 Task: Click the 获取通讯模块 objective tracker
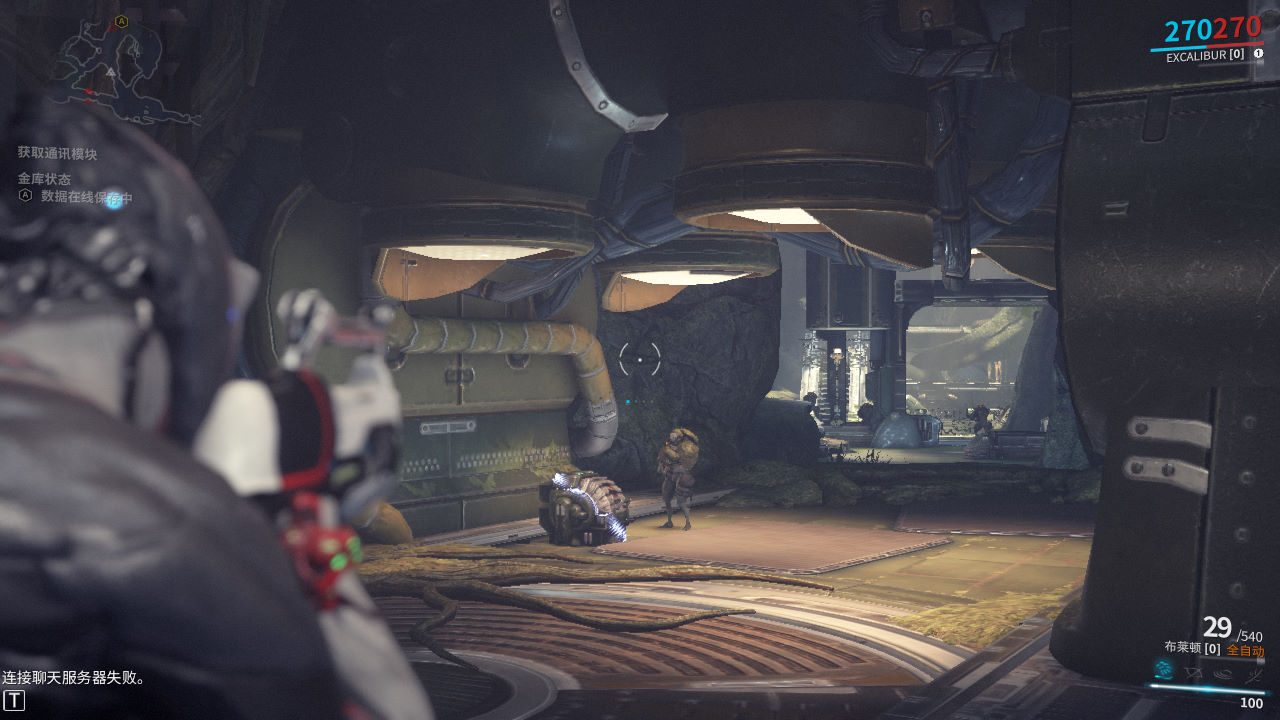[x=57, y=153]
